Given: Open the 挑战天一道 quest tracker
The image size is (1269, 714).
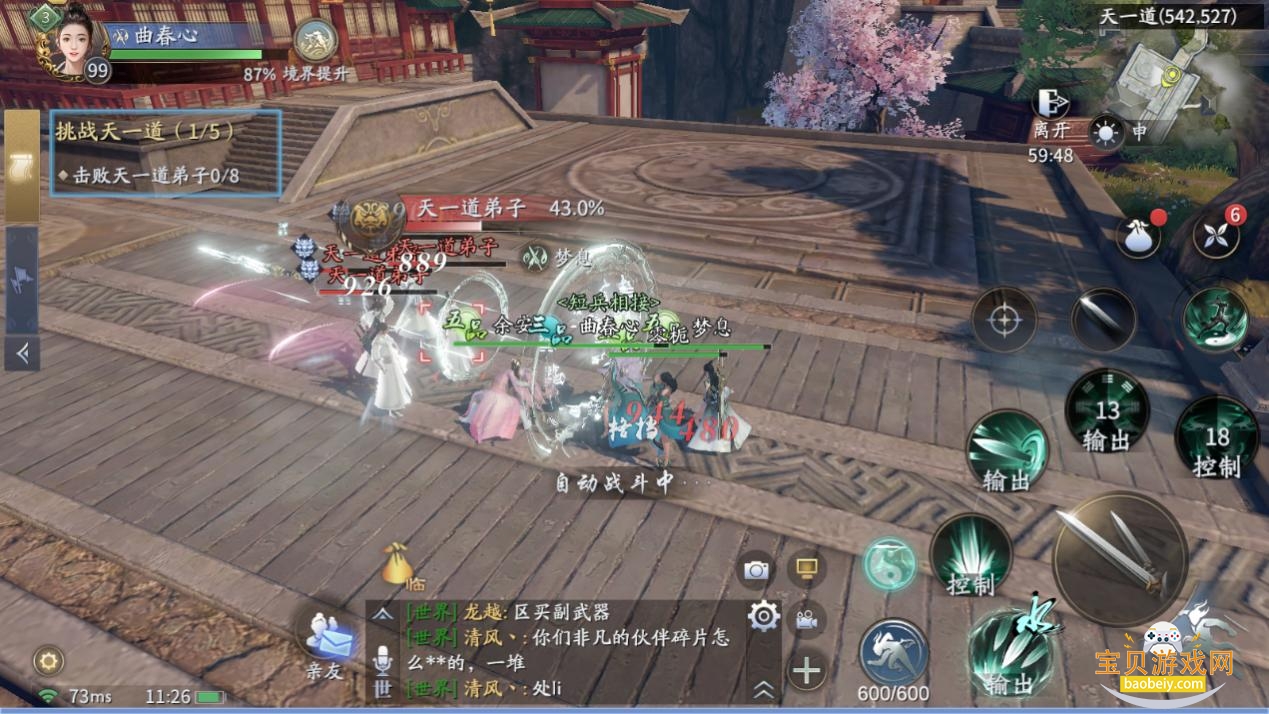Looking at the screenshot, I should click(x=166, y=152).
